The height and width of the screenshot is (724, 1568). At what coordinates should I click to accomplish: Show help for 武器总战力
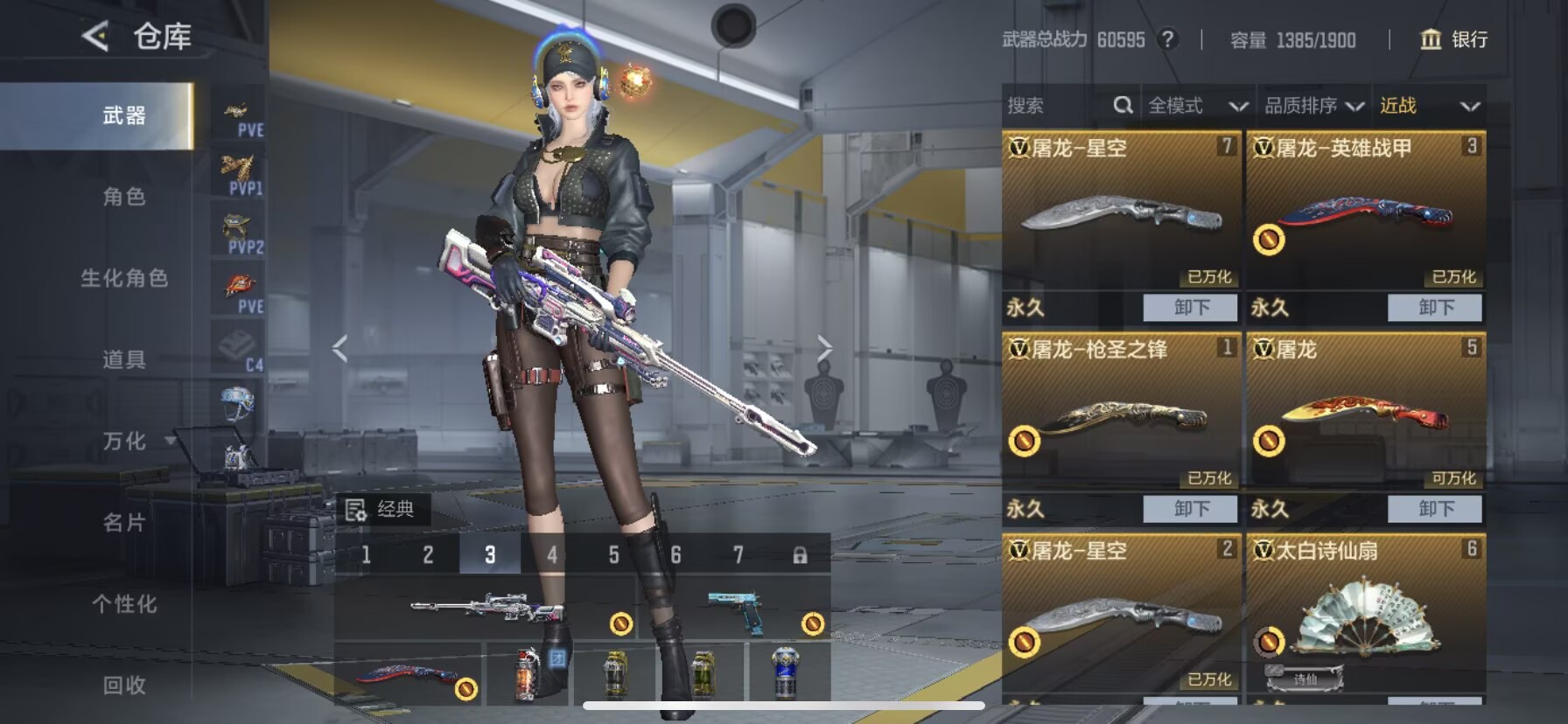[1167, 39]
